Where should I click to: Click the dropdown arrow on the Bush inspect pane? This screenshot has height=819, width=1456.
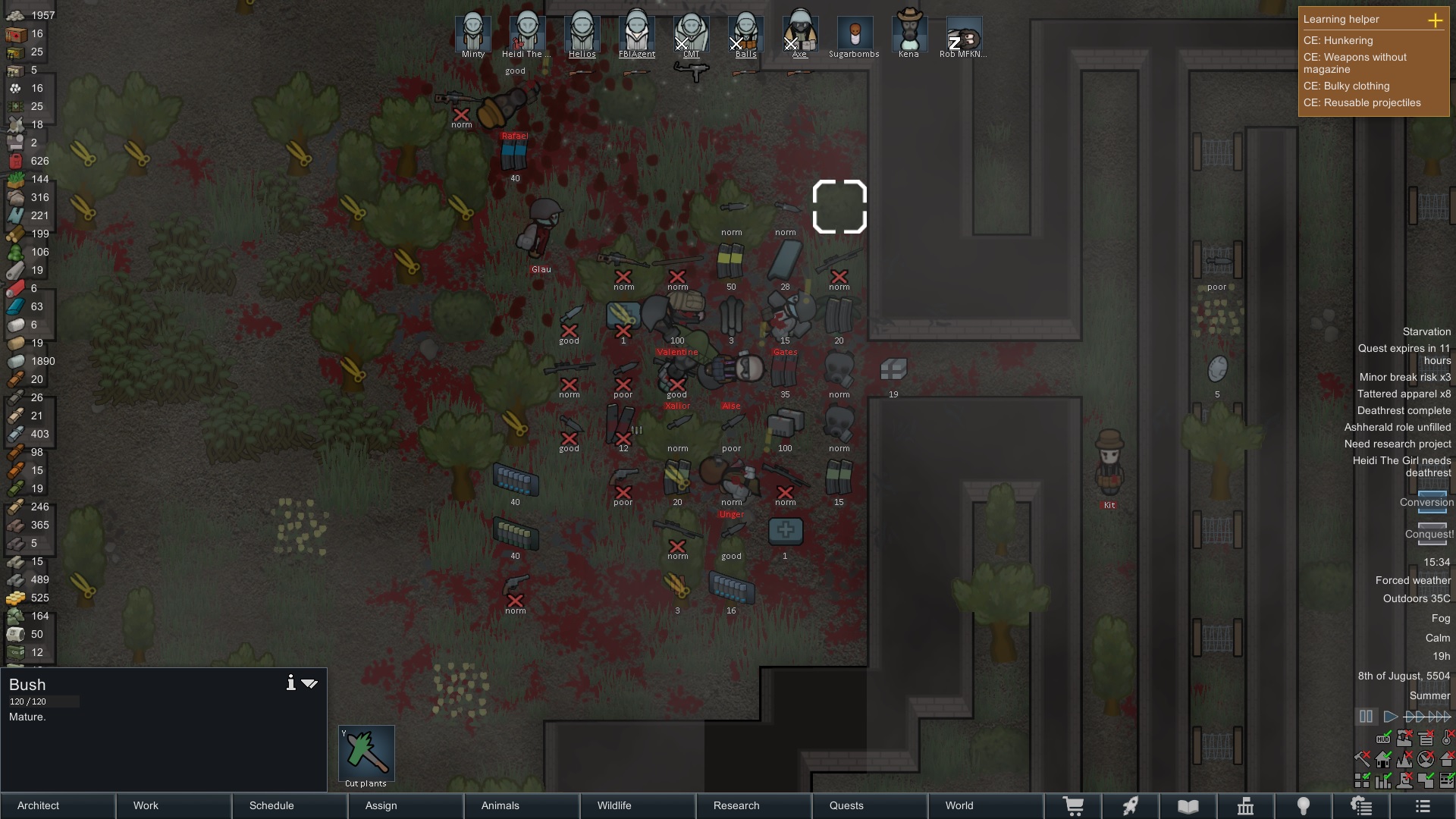[x=309, y=683]
